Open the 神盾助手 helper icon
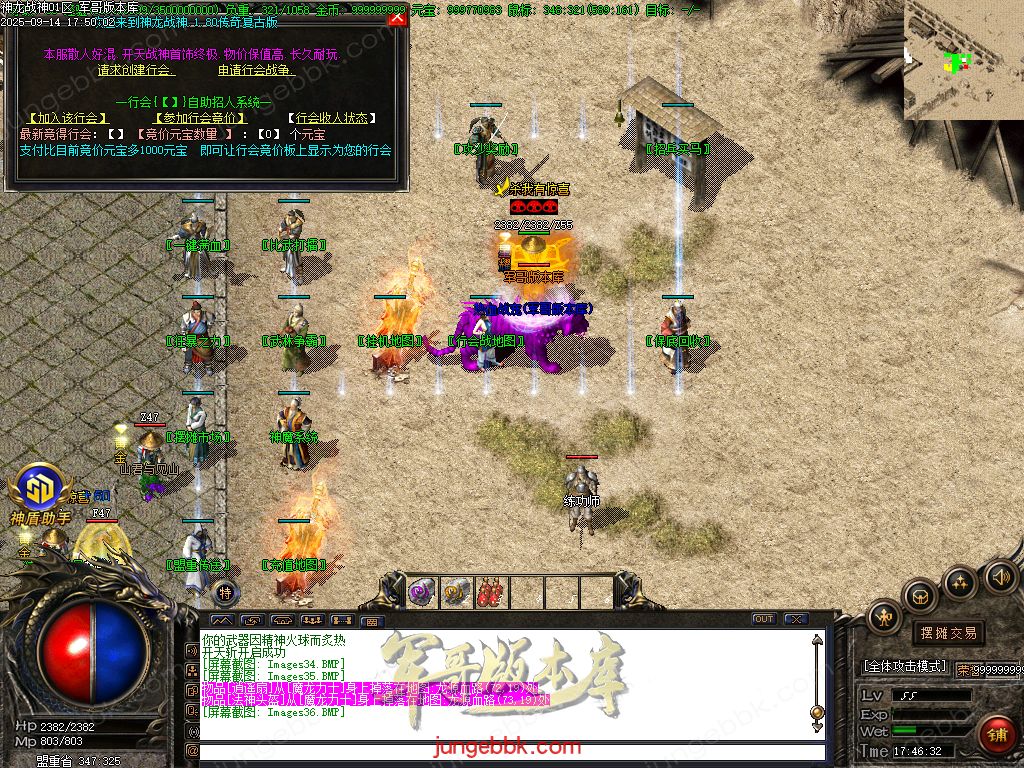 (x=41, y=494)
